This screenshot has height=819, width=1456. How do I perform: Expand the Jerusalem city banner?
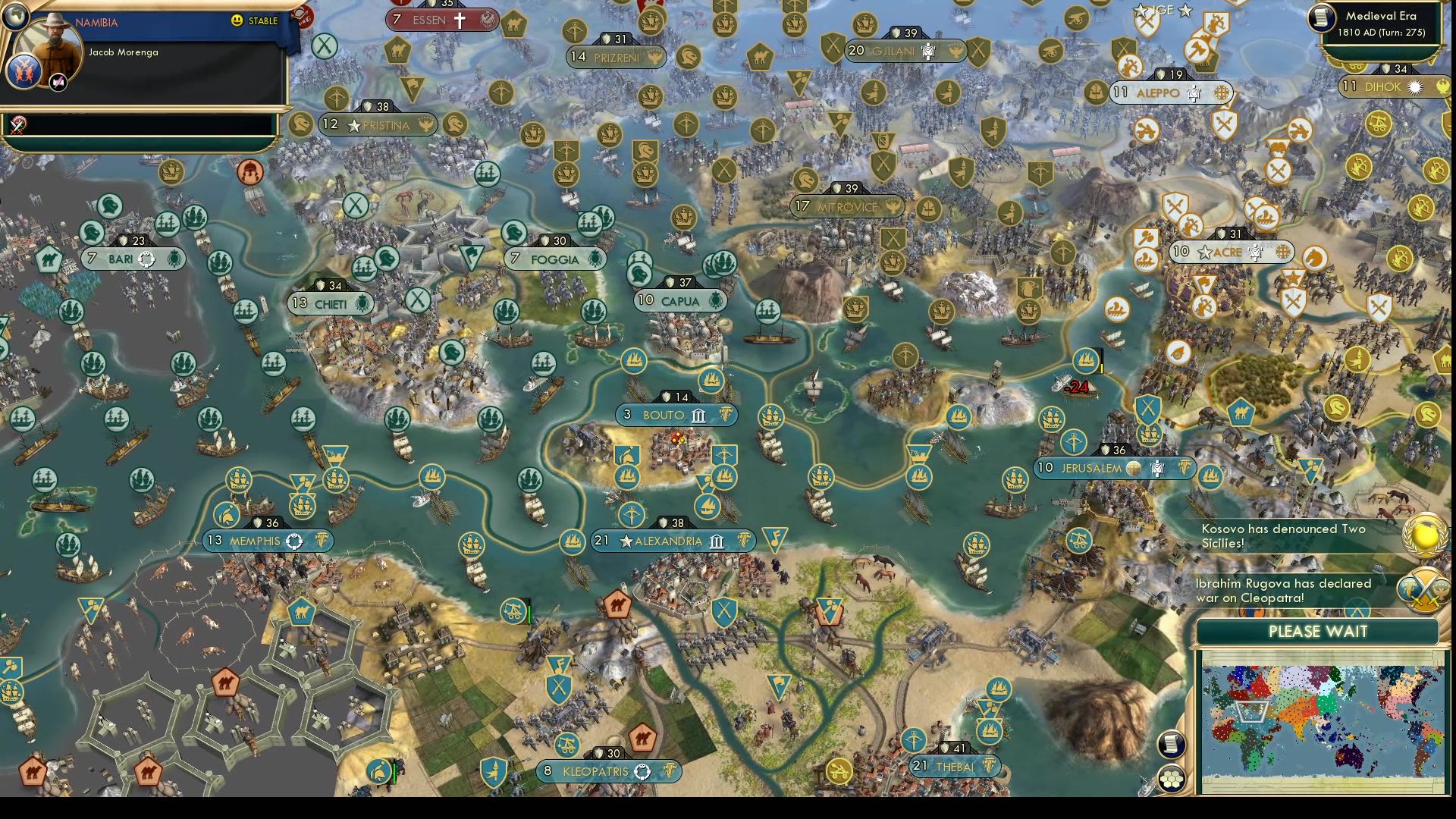pos(1115,469)
